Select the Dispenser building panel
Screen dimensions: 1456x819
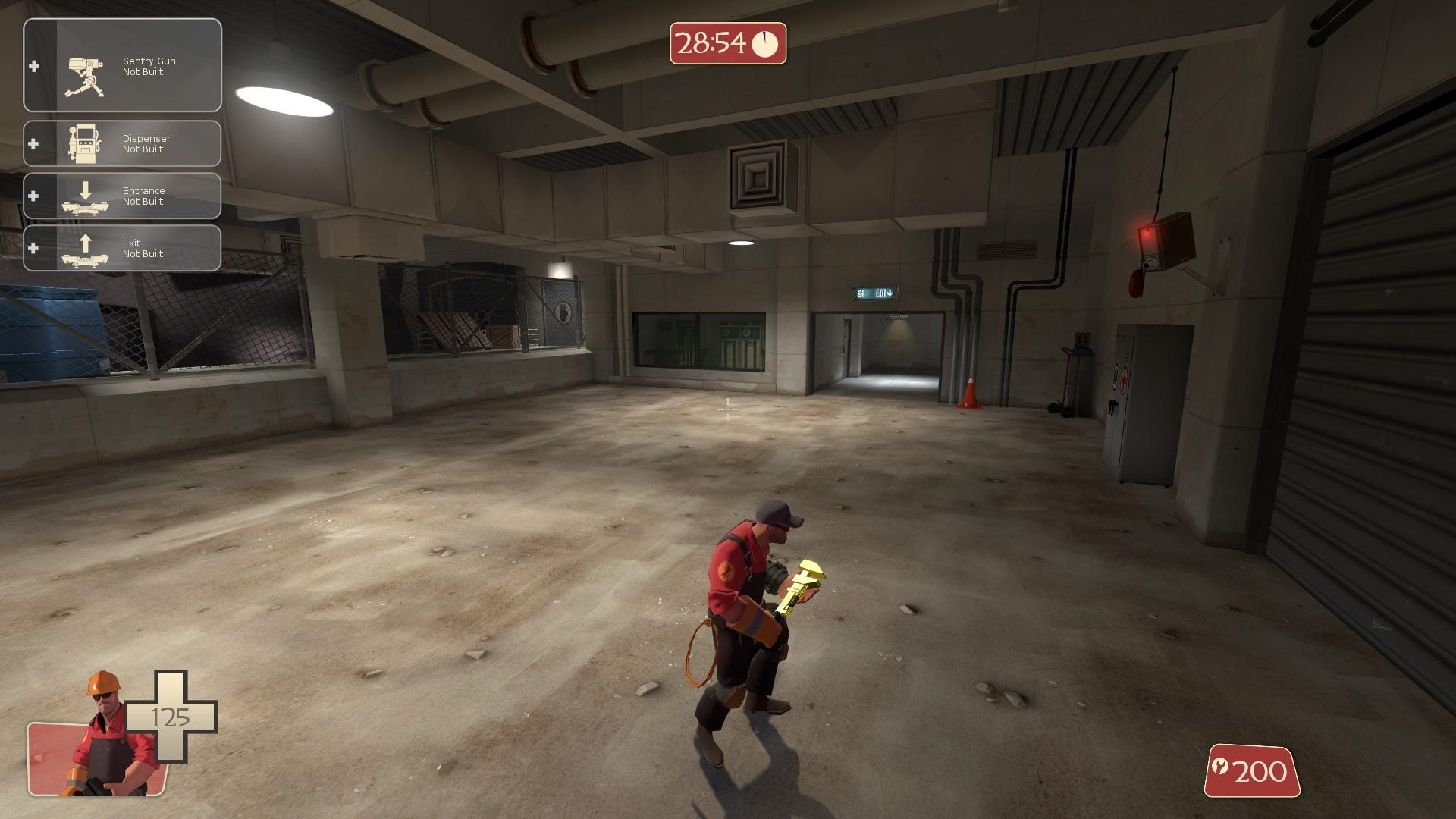[123, 143]
